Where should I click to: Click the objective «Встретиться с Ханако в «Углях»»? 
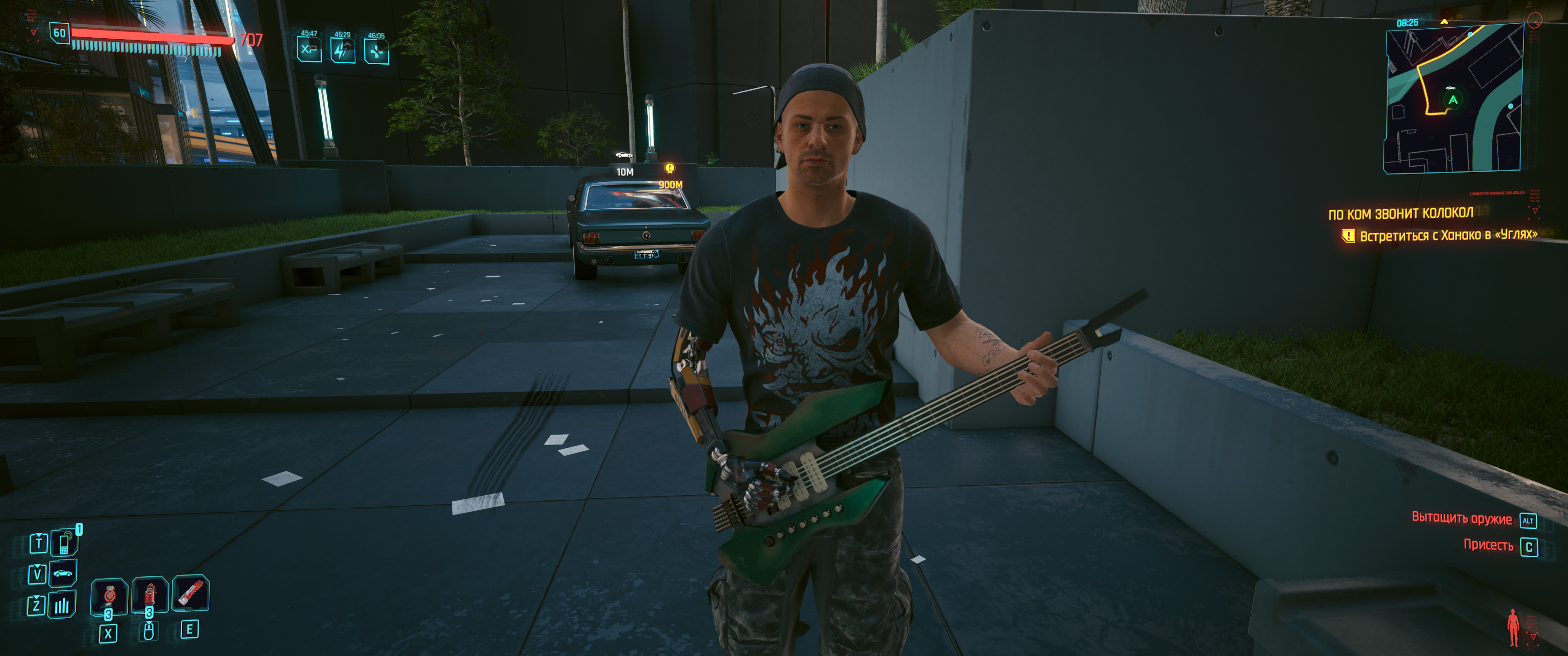tap(1448, 235)
